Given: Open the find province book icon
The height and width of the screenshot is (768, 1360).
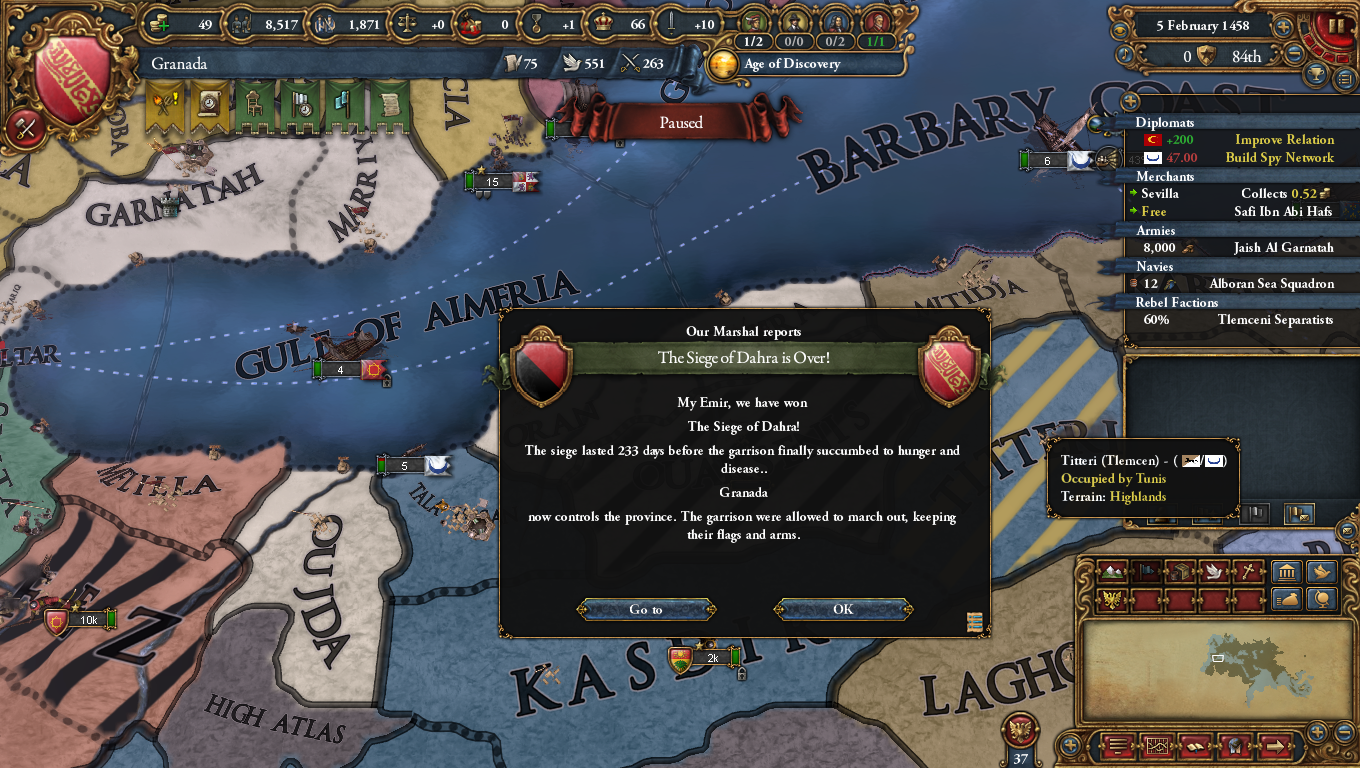Looking at the screenshot, I should [x=1195, y=746].
